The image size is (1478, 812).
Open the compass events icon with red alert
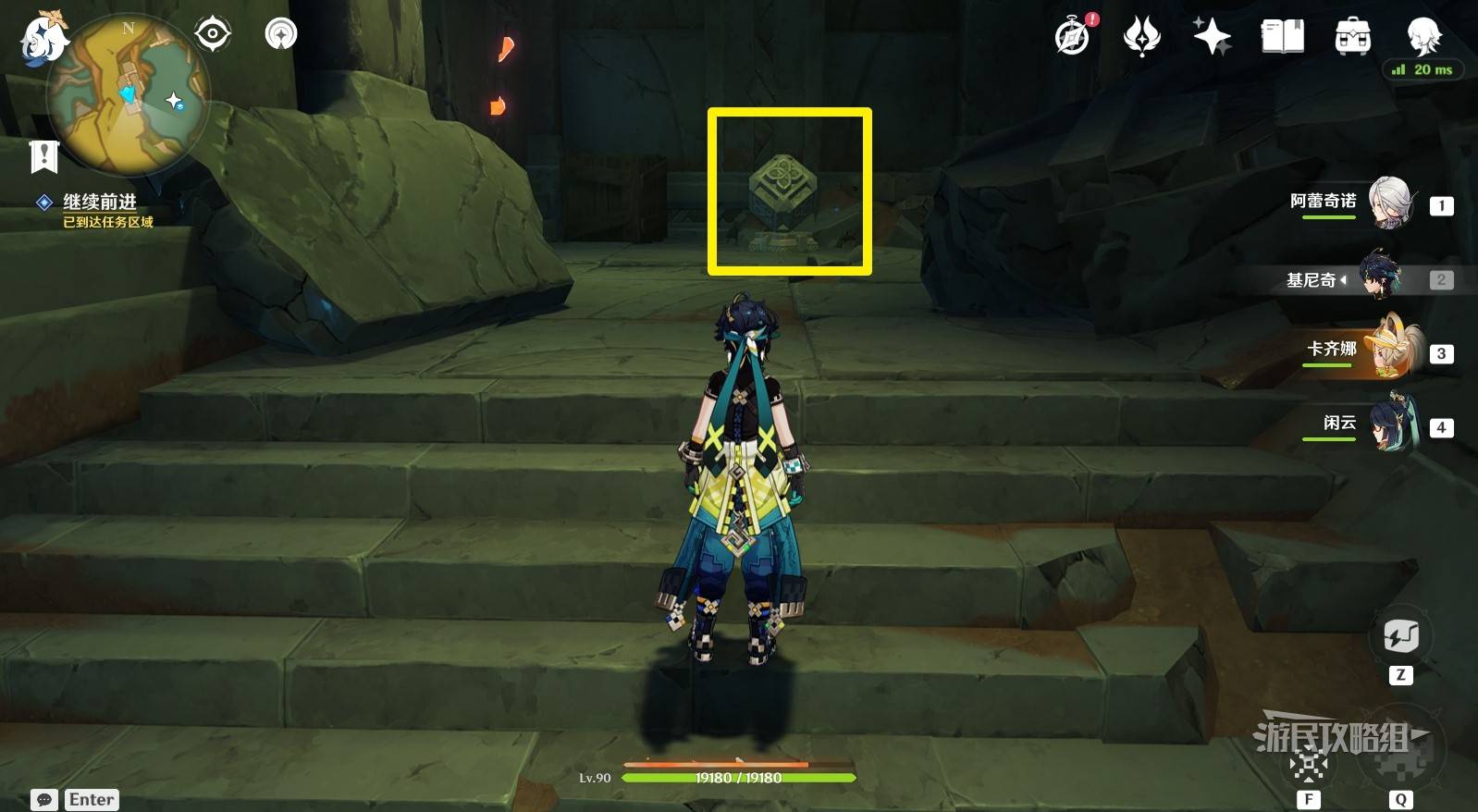(x=1074, y=37)
